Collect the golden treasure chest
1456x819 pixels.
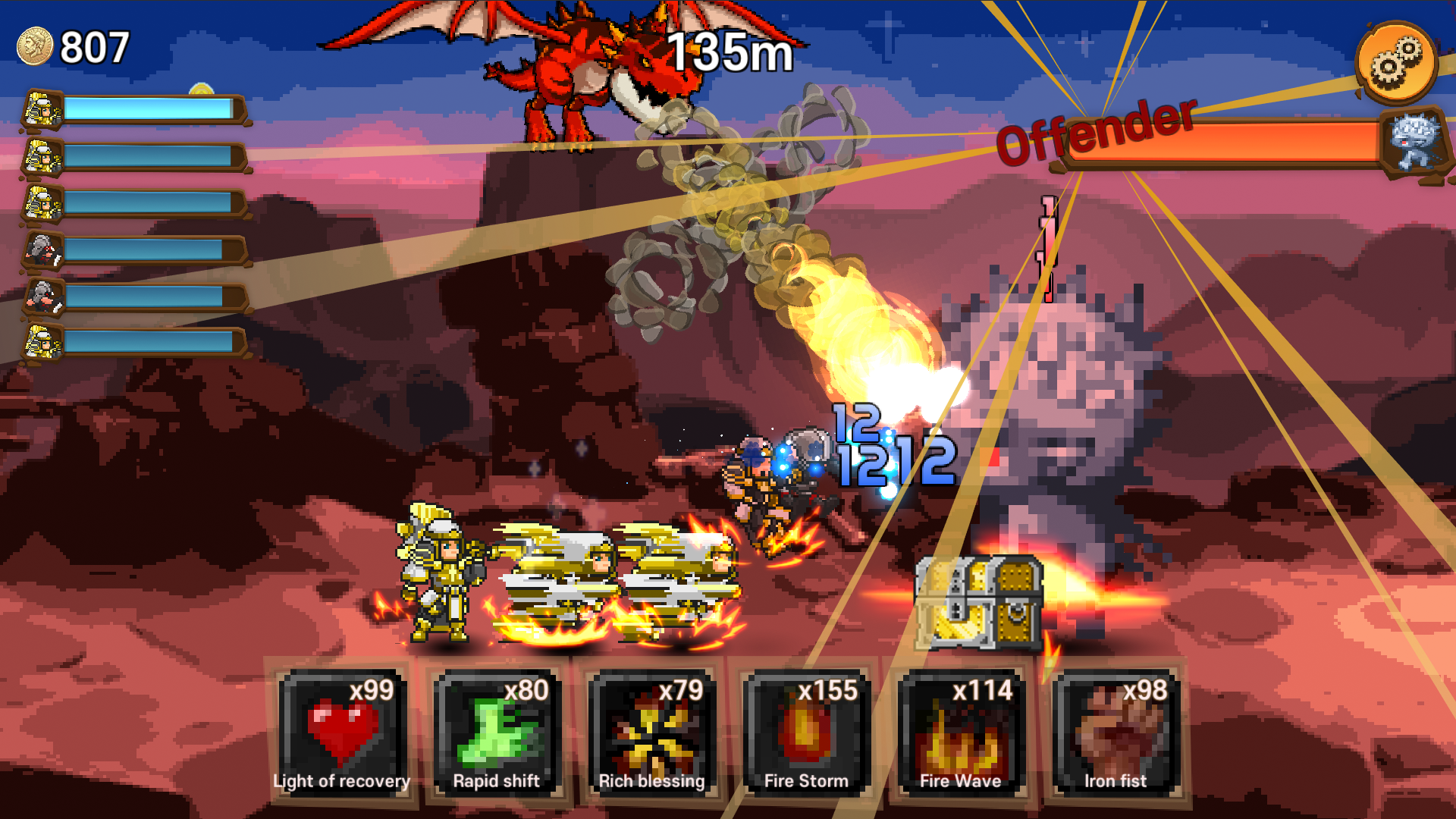click(x=980, y=603)
